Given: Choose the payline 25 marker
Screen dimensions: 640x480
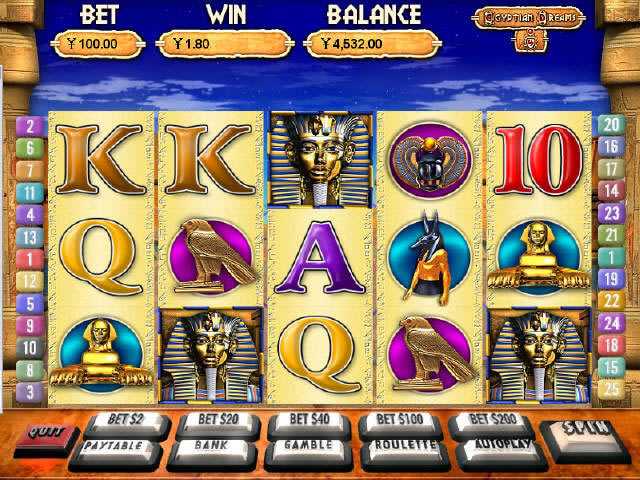Looking at the screenshot, I should click(610, 389).
